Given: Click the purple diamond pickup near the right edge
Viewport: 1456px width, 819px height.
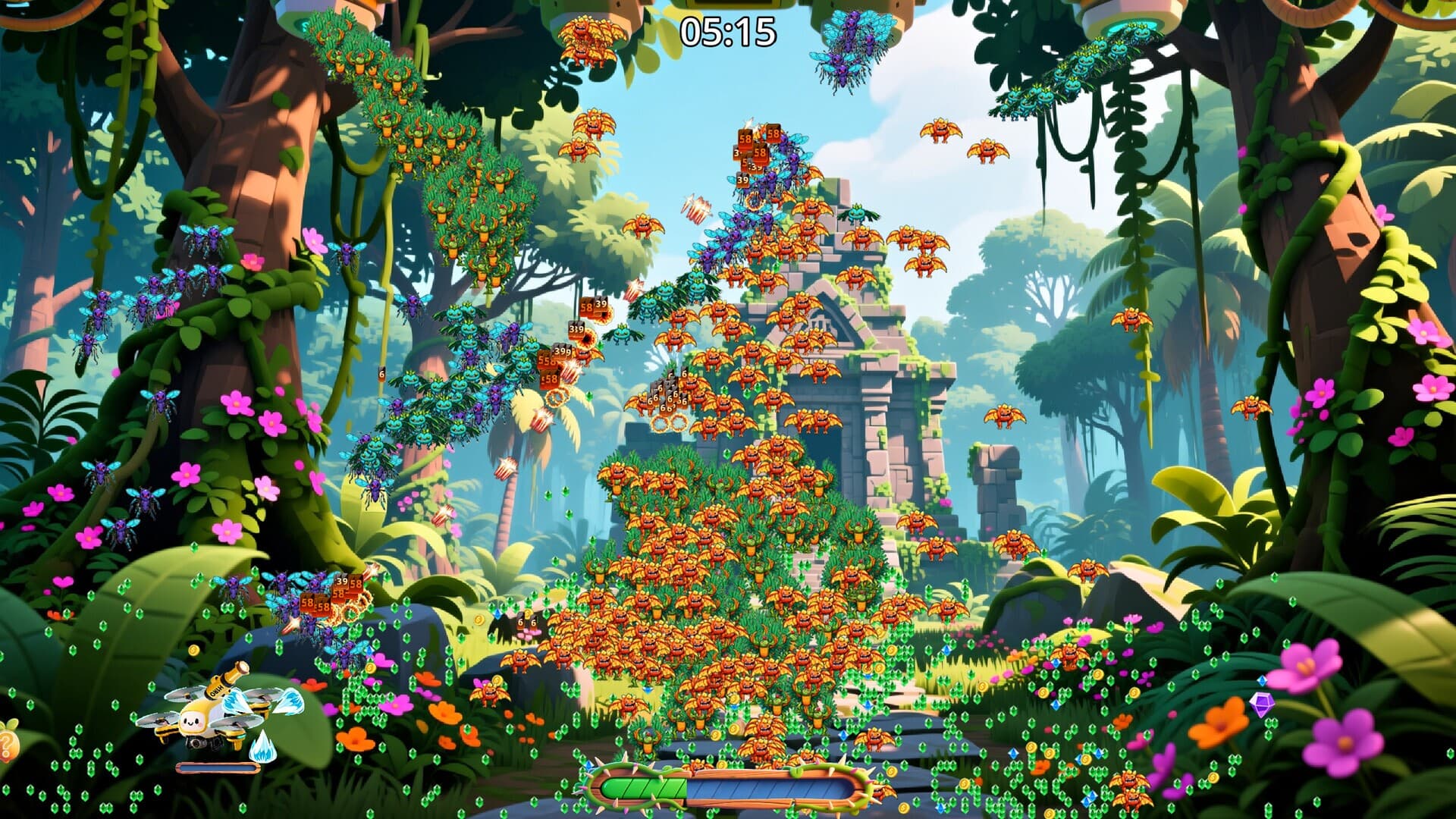Looking at the screenshot, I should pos(1262,705).
